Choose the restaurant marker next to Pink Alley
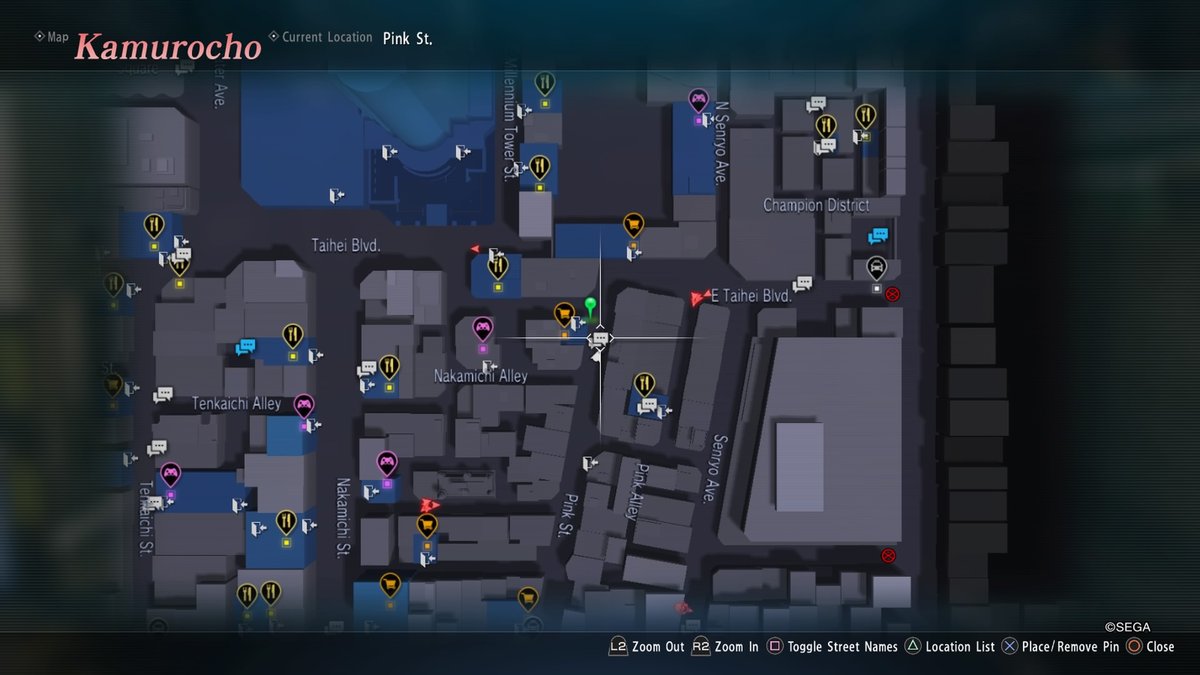Image resolution: width=1200 pixels, height=675 pixels. pos(644,384)
